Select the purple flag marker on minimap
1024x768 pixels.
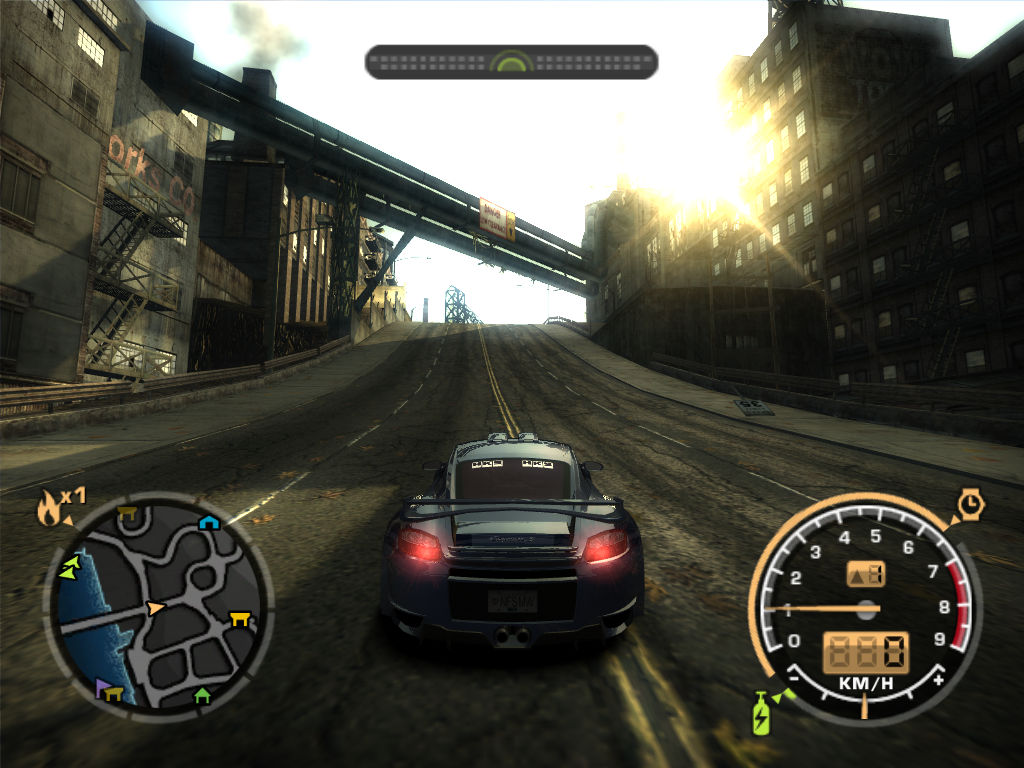pyautogui.click(x=102, y=687)
